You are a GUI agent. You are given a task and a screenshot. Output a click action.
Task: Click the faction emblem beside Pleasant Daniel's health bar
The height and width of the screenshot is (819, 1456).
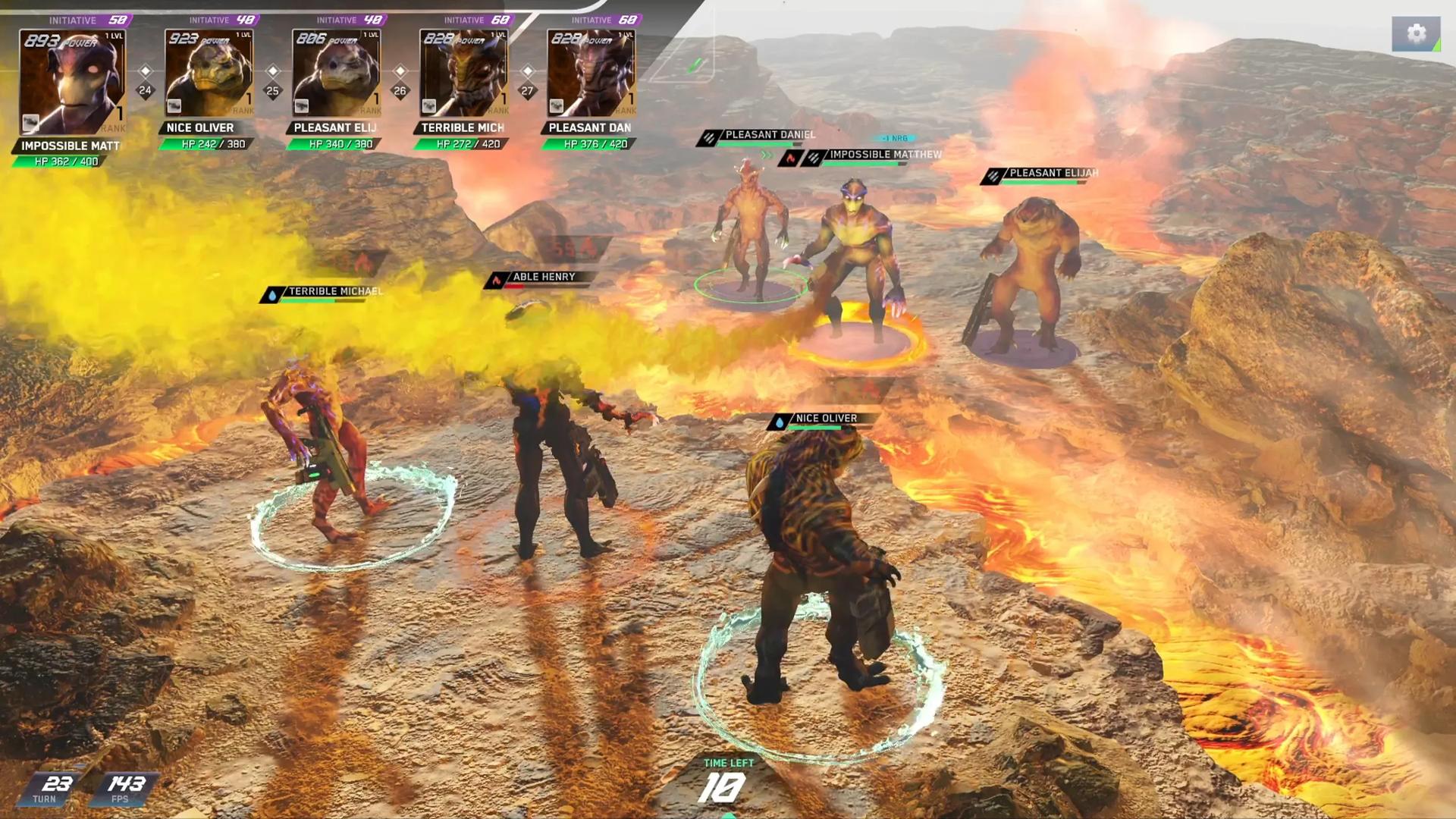tap(710, 136)
